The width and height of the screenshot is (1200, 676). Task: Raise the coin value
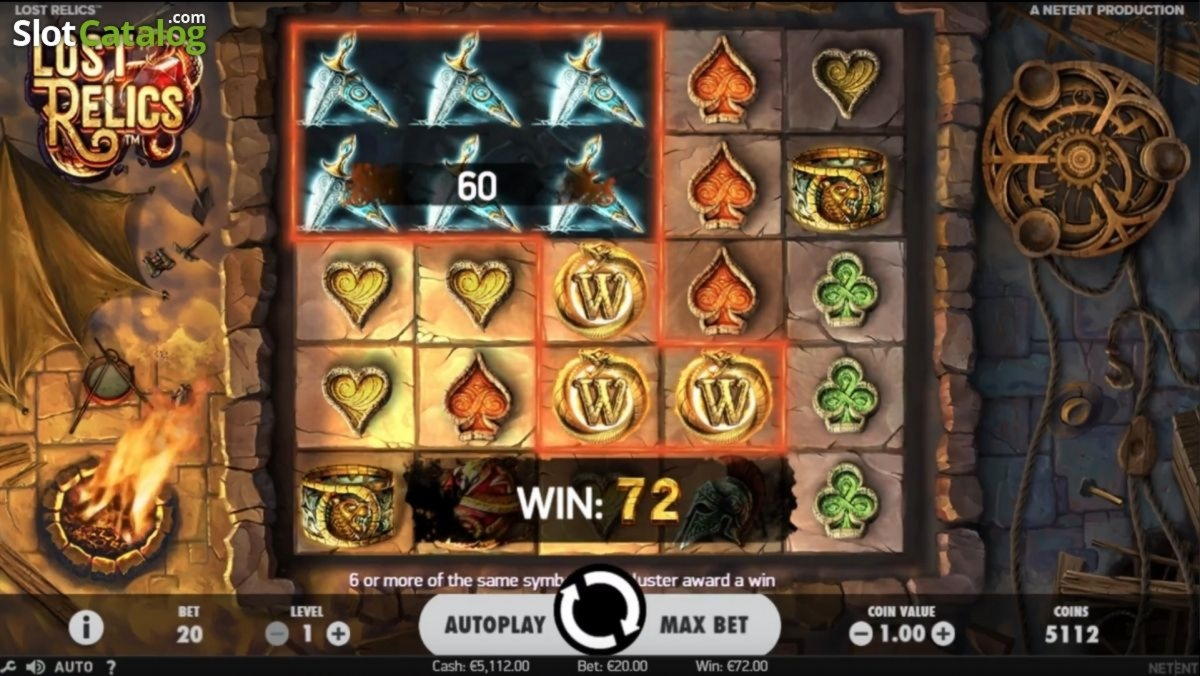943,633
